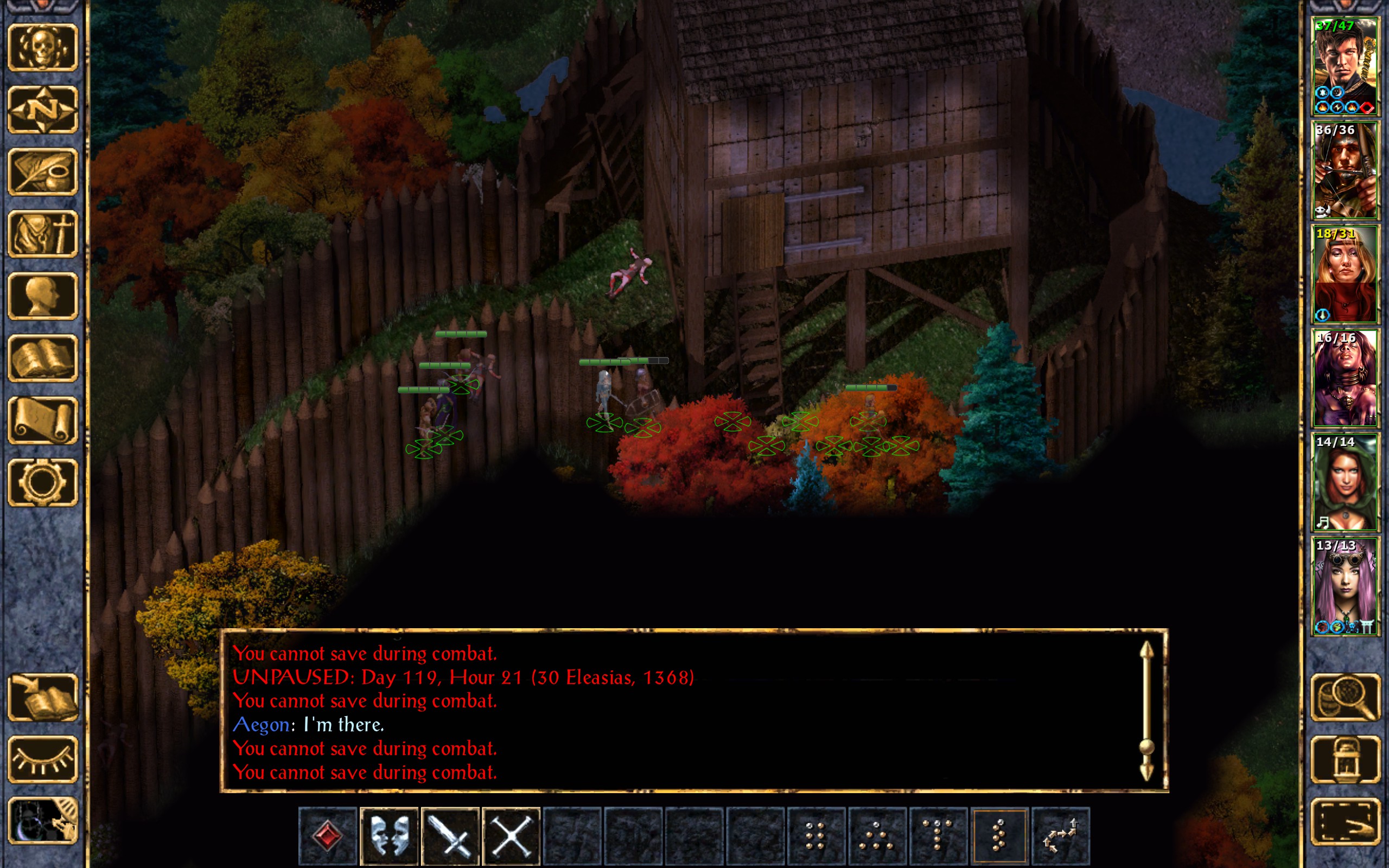Screen dimensions: 1389x868
Task: Select the 37/47 male leader portrait
Action: [x=1345, y=67]
